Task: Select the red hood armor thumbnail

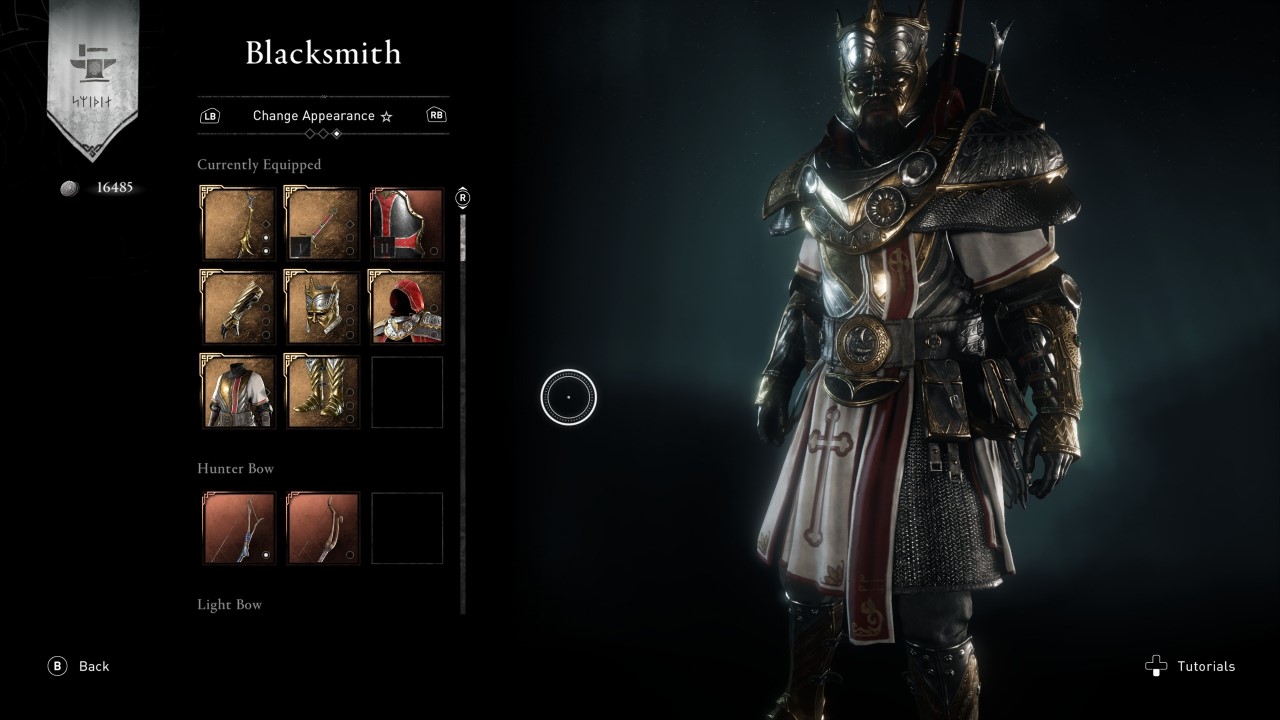Action: 407,307
